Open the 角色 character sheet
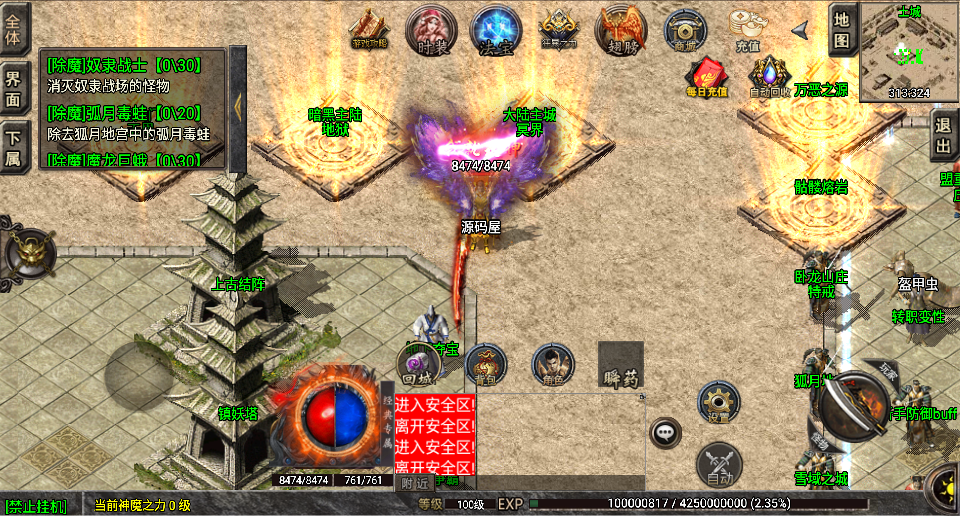Screen dimensions: 960x516 (x=552, y=365)
